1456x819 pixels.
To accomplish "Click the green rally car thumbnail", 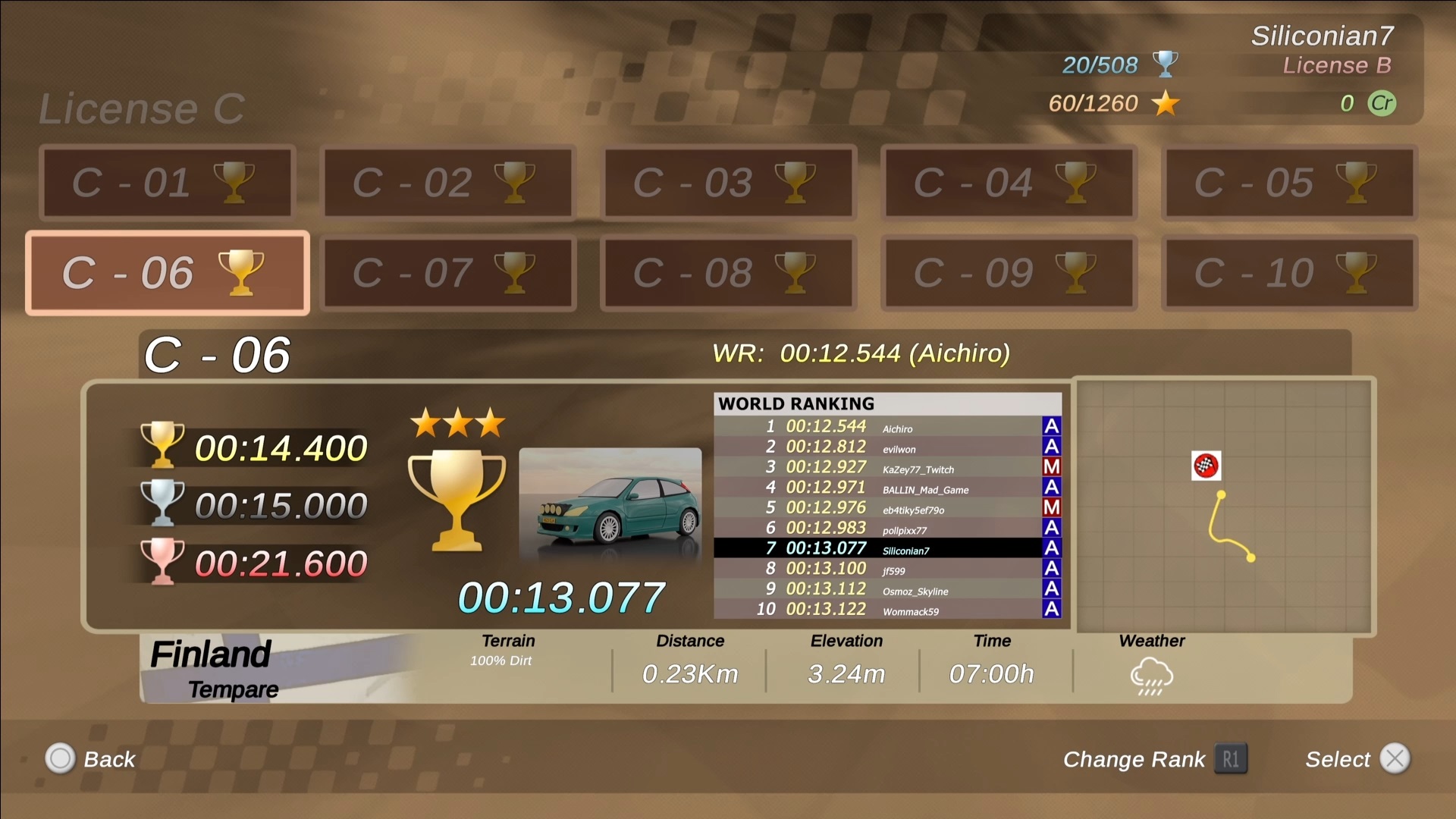I will (x=610, y=504).
